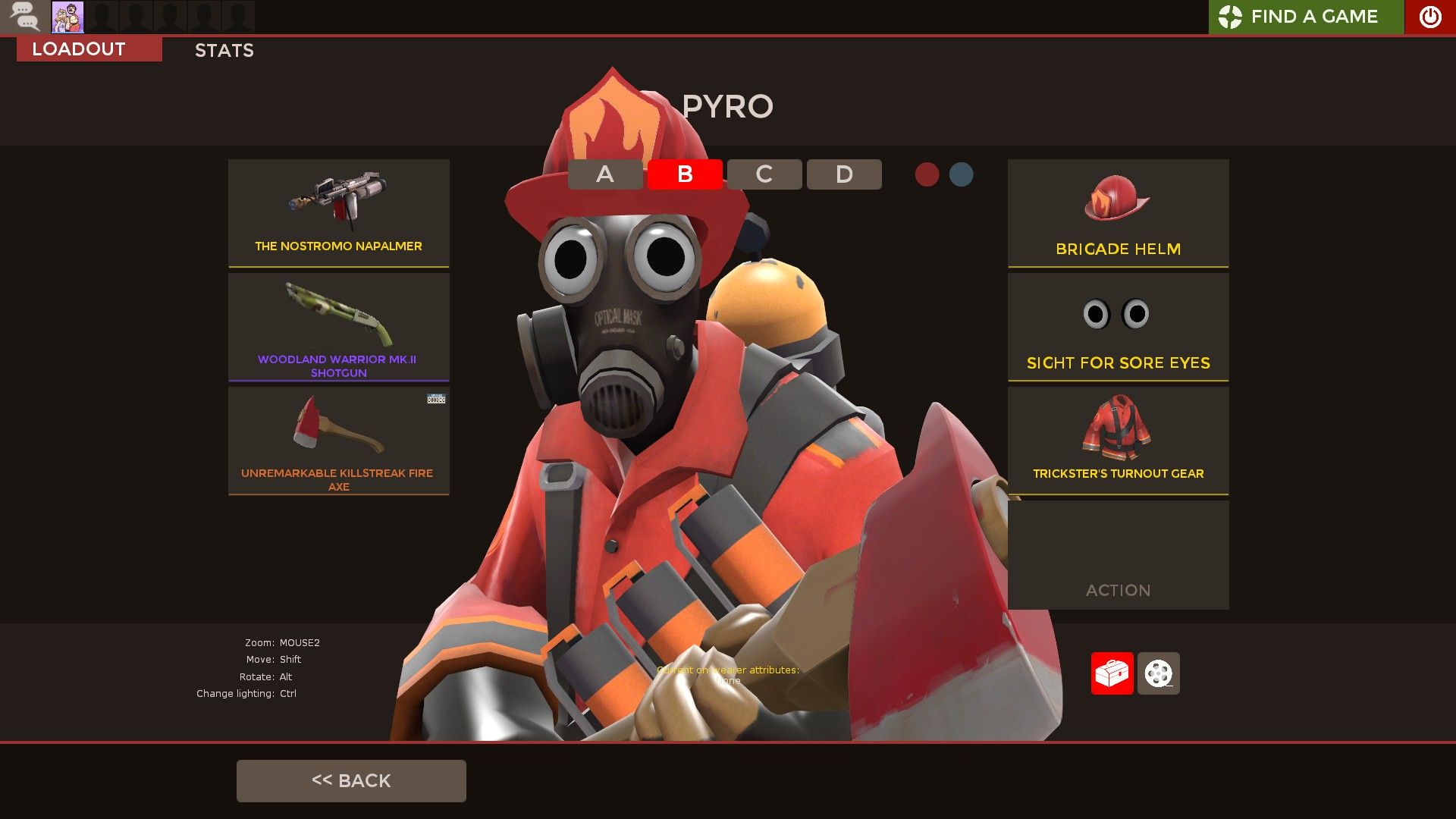Open the Trickster's Turnout Gear slot

tap(1118, 440)
